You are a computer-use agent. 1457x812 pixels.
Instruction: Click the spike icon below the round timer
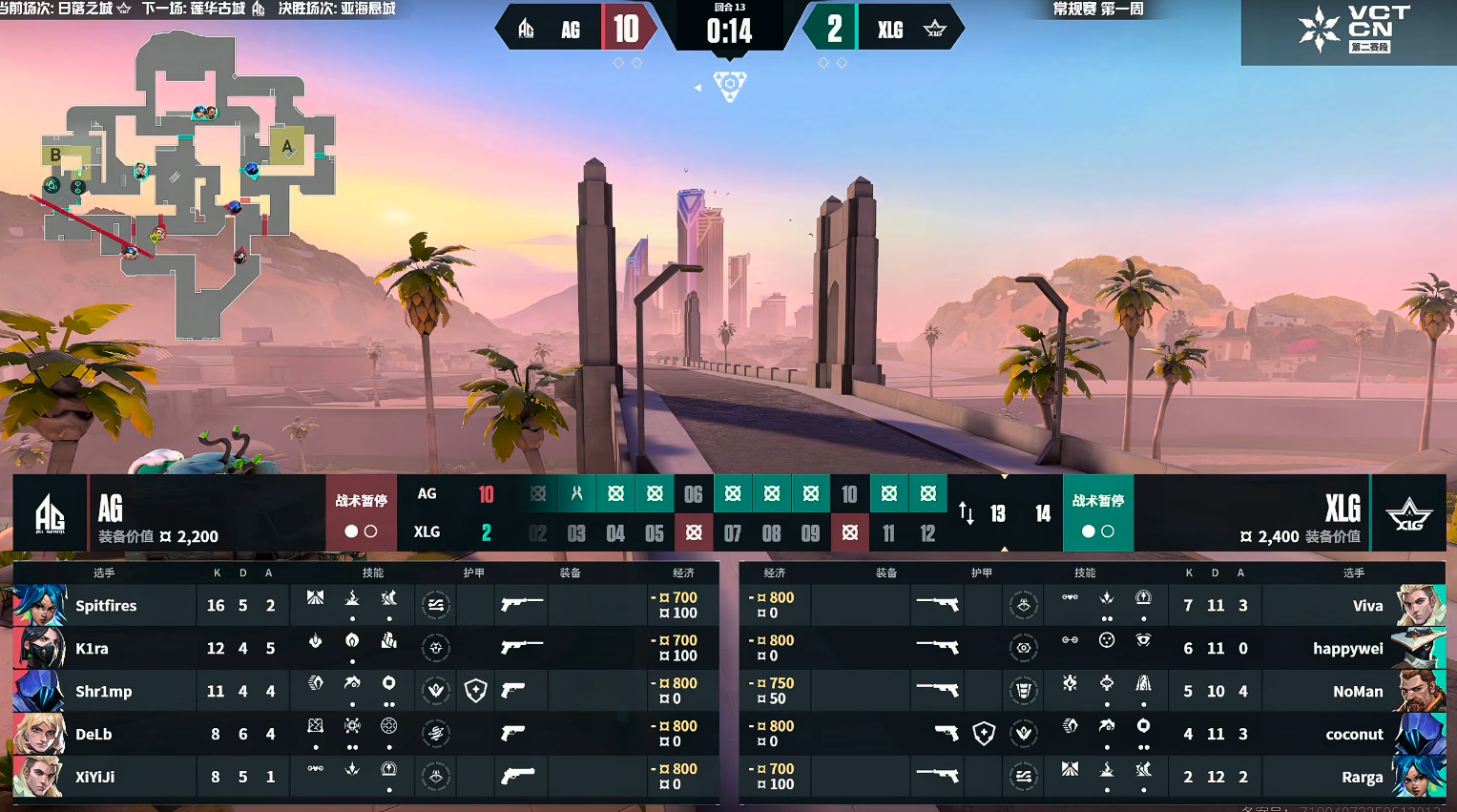pyautogui.click(x=730, y=86)
